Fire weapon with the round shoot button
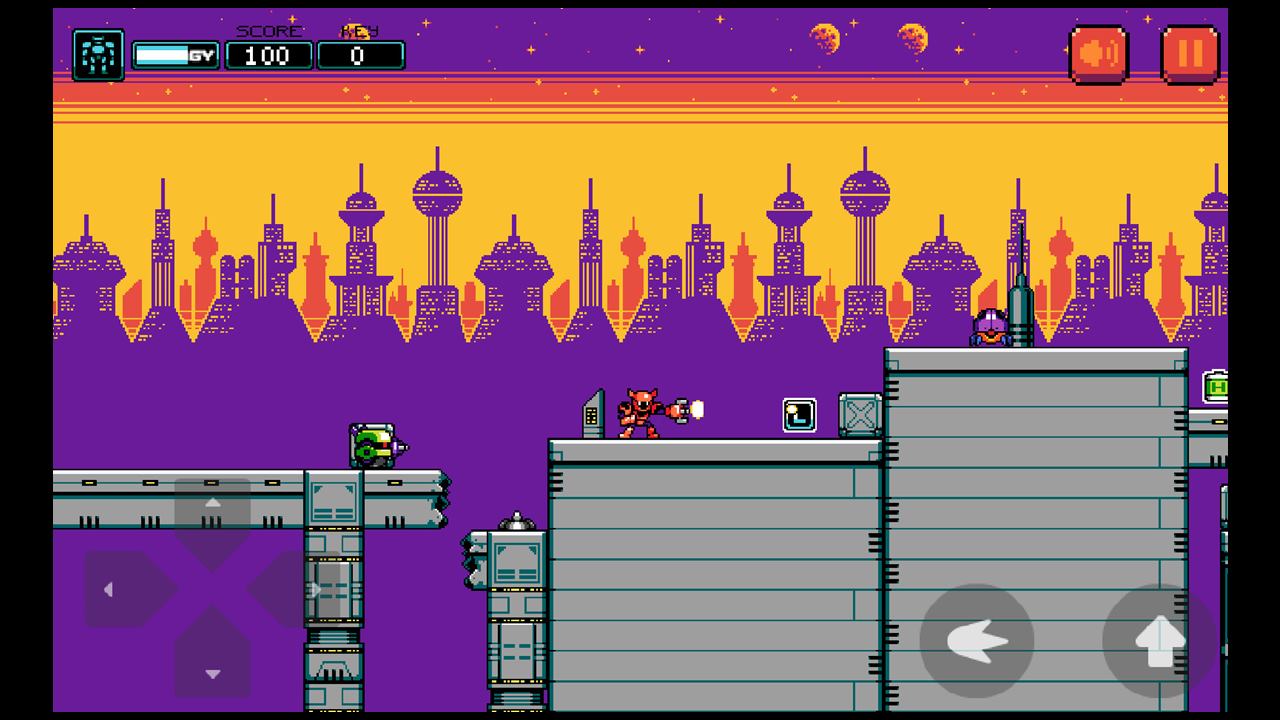This screenshot has height=720, width=1280. pos(976,641)
